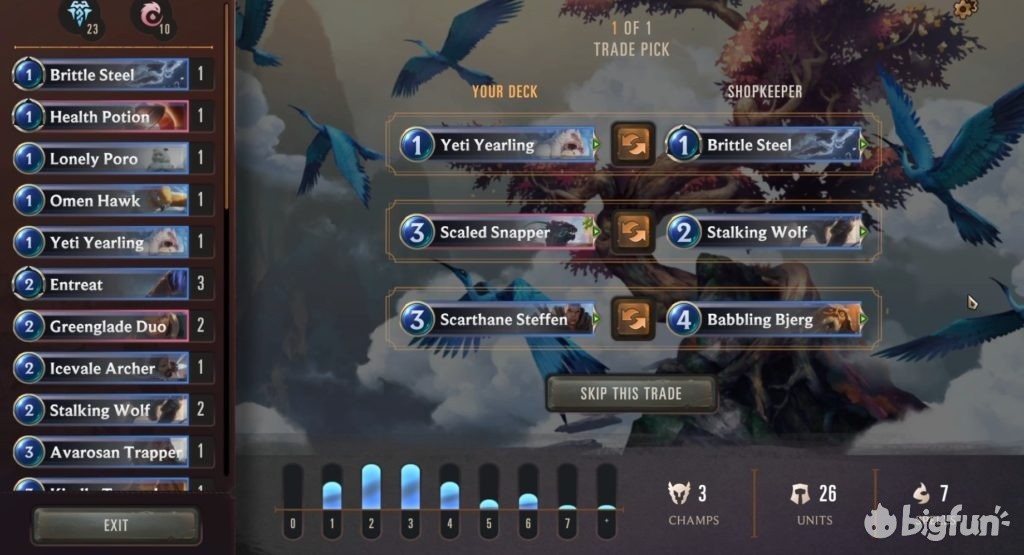This screenshot has height=555, width=1024.
Task: Click Icevale Archer in the deck list
Action: click(101, 368)
